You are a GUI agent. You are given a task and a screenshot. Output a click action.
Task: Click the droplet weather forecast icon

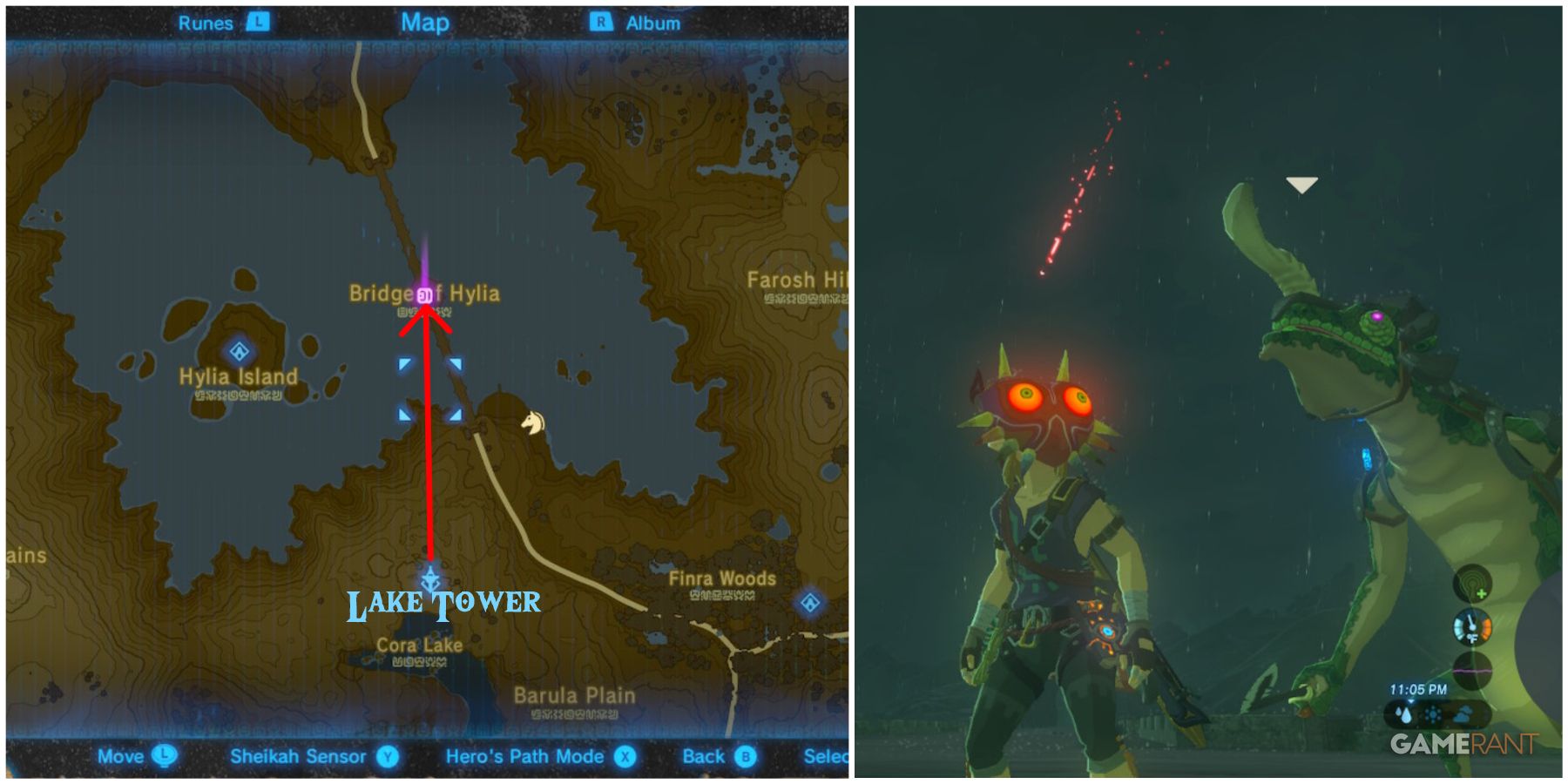pyautogui.click(x=1405, y=715)
